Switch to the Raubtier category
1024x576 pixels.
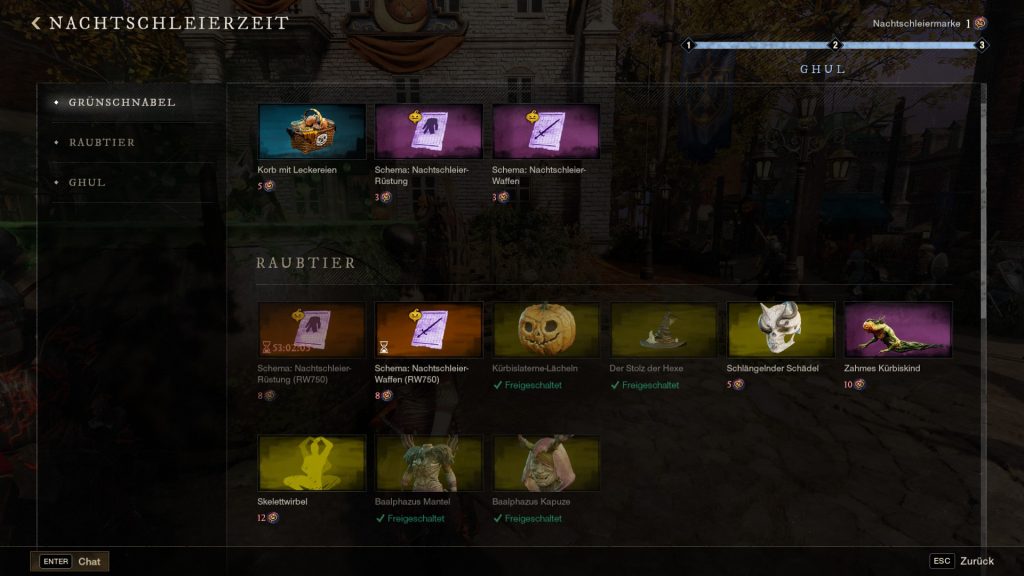point(102,142)
